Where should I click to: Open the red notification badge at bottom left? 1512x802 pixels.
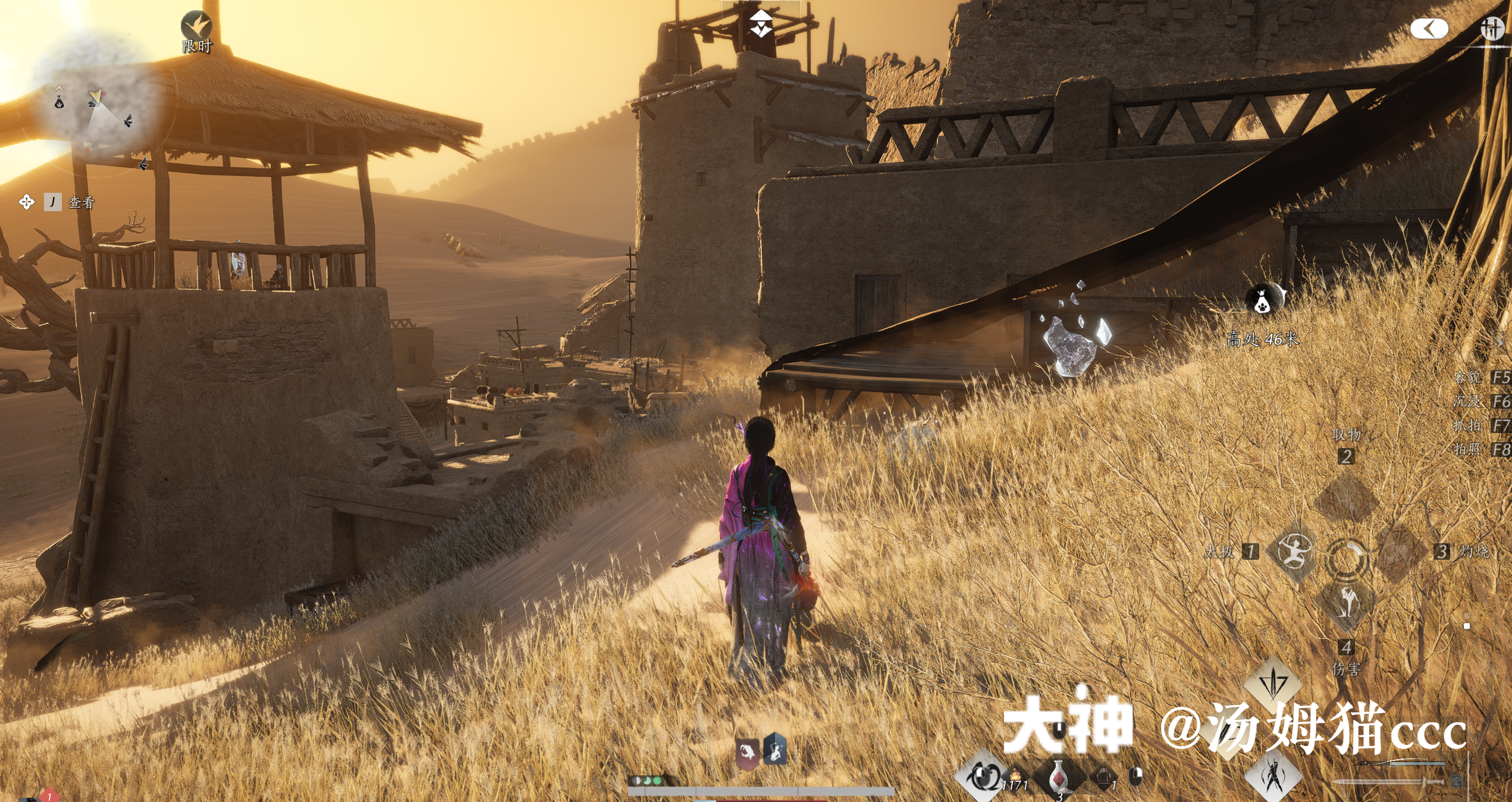[x=49, y=795]
